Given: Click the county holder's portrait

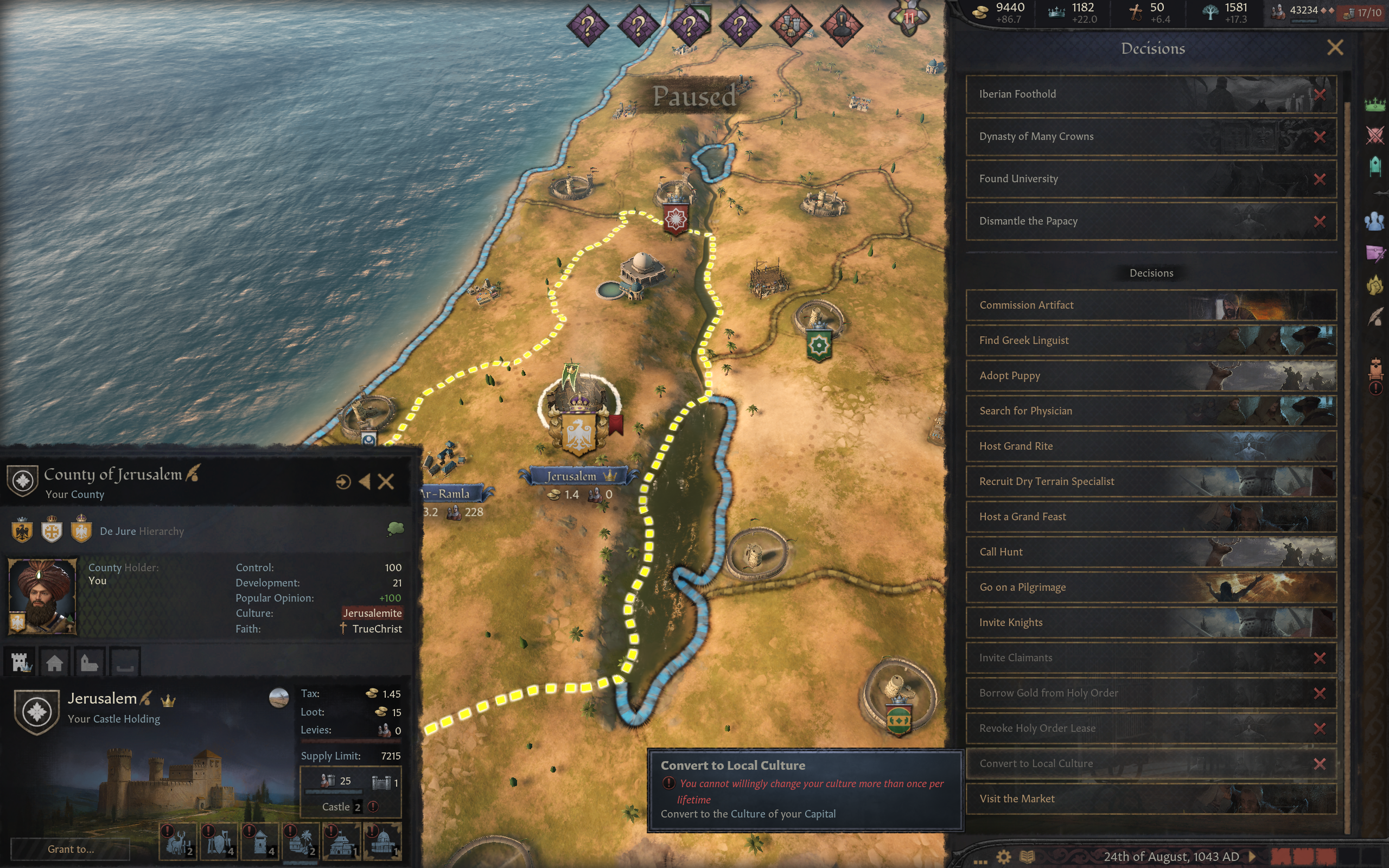Looking at the screenshot, I should point(42,596).
